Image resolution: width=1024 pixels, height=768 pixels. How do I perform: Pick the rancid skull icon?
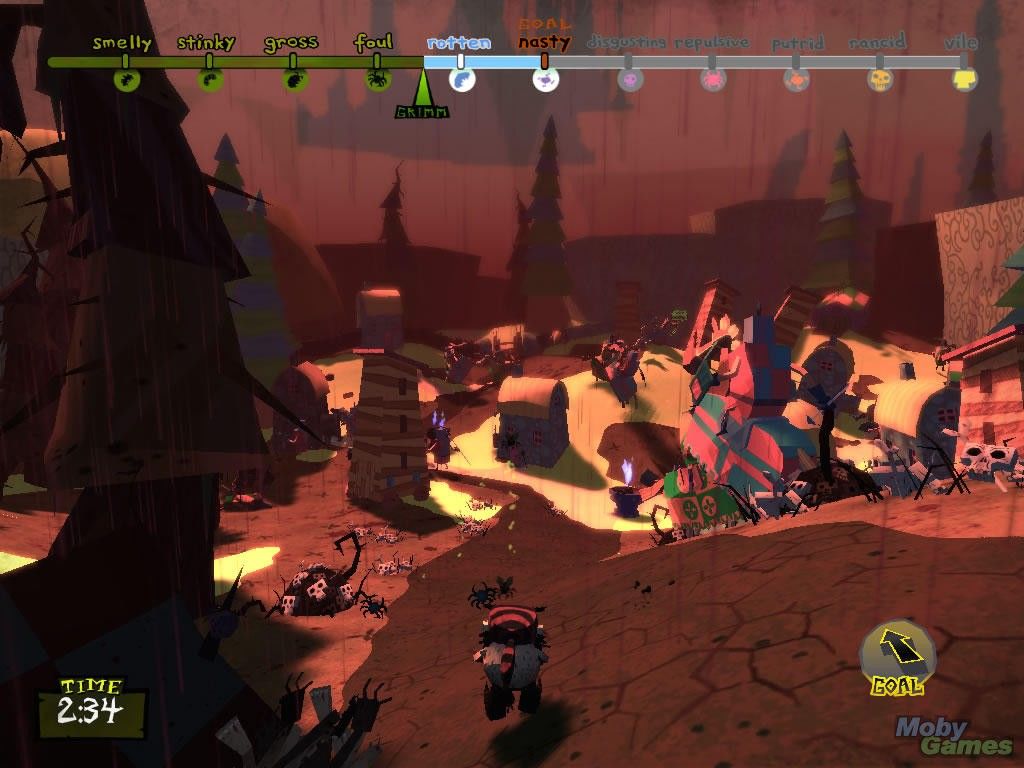click(880, 80)
